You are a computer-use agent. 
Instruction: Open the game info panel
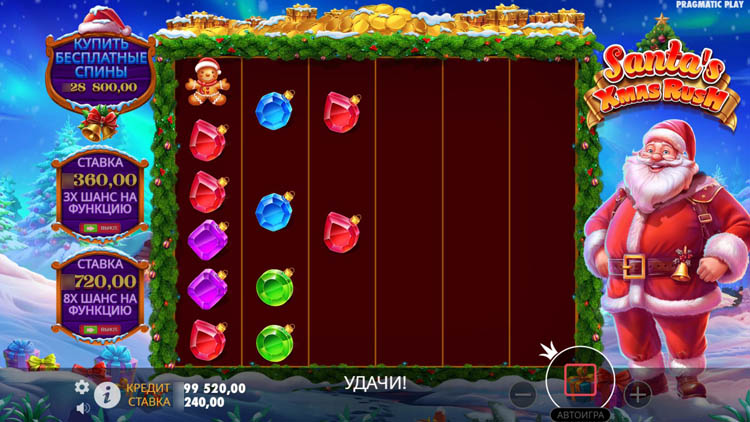108,394
